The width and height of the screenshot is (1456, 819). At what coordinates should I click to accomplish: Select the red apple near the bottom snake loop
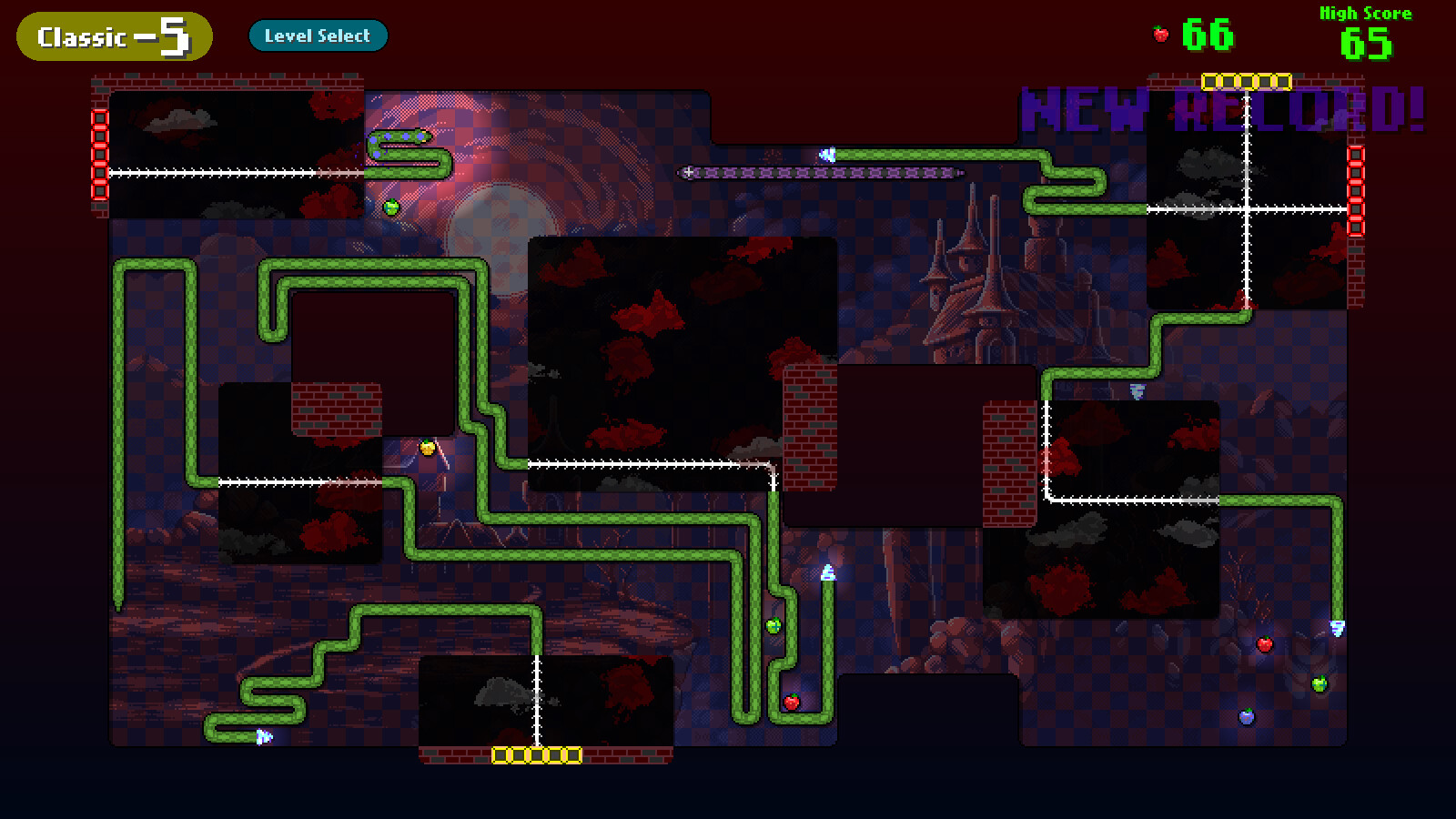[790, 701]
